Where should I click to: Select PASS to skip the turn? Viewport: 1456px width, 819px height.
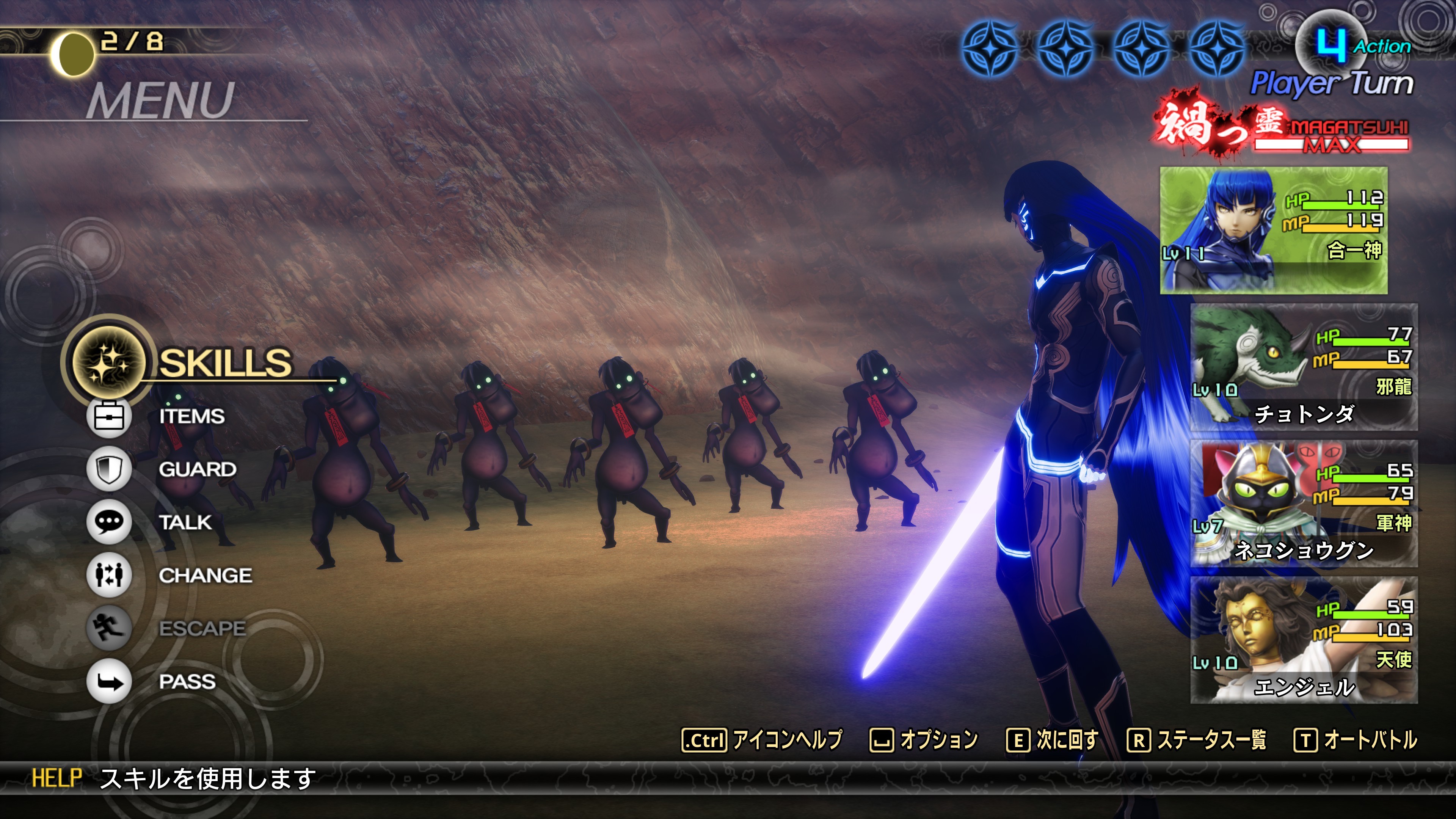pyautogui.click(x=187, y=682)
